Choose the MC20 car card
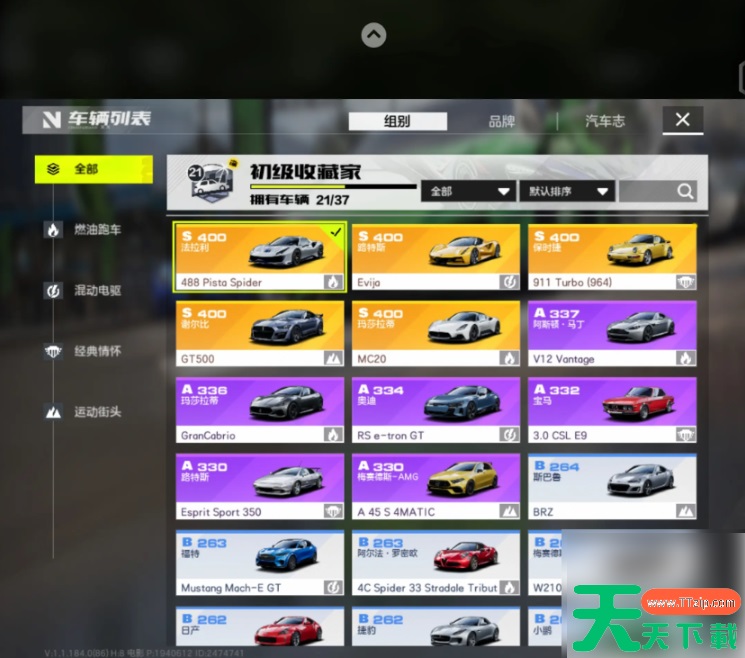Viewport: 745px width, 658px height. pyautogui.click(x=435, y=333)
